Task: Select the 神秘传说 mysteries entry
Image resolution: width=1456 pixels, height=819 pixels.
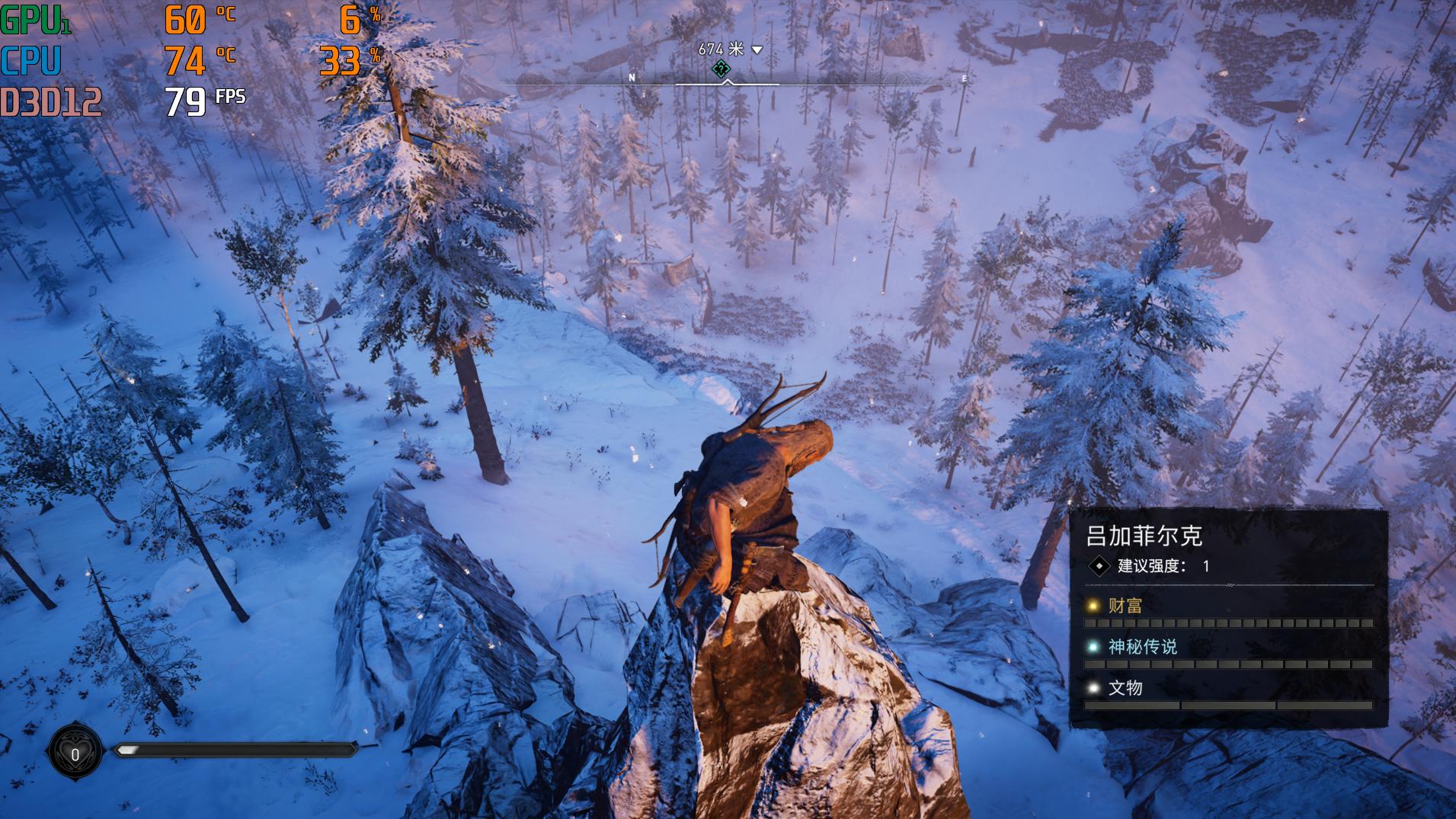Action: [1142, 647]
